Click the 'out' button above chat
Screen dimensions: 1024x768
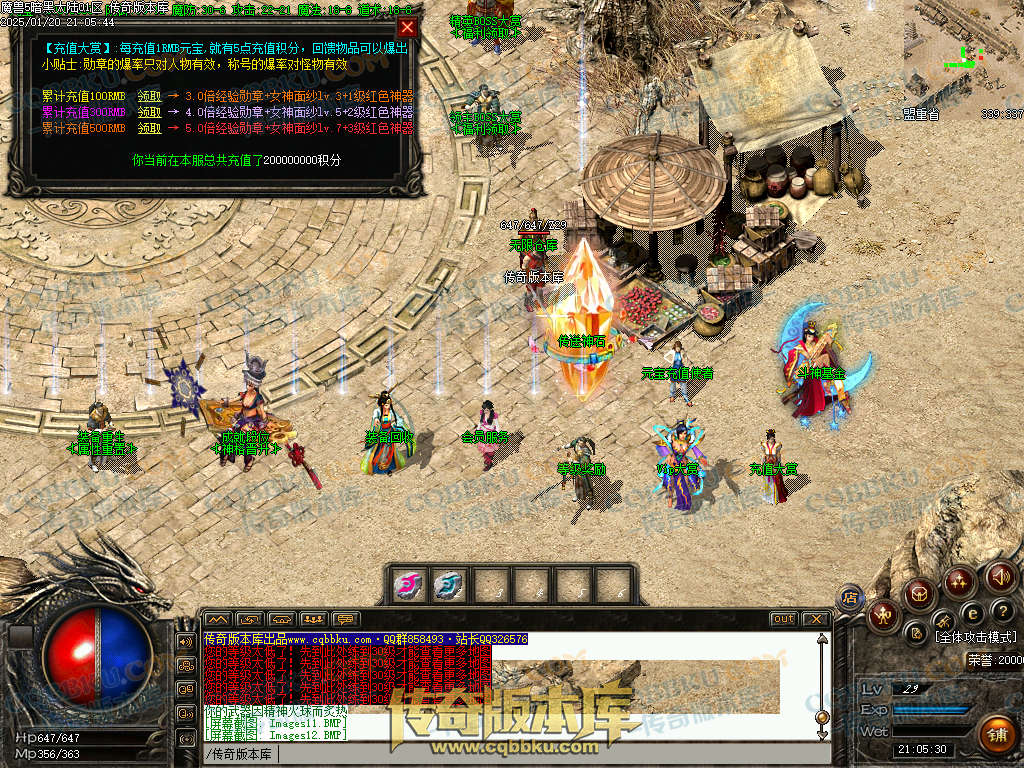point(783,619)
